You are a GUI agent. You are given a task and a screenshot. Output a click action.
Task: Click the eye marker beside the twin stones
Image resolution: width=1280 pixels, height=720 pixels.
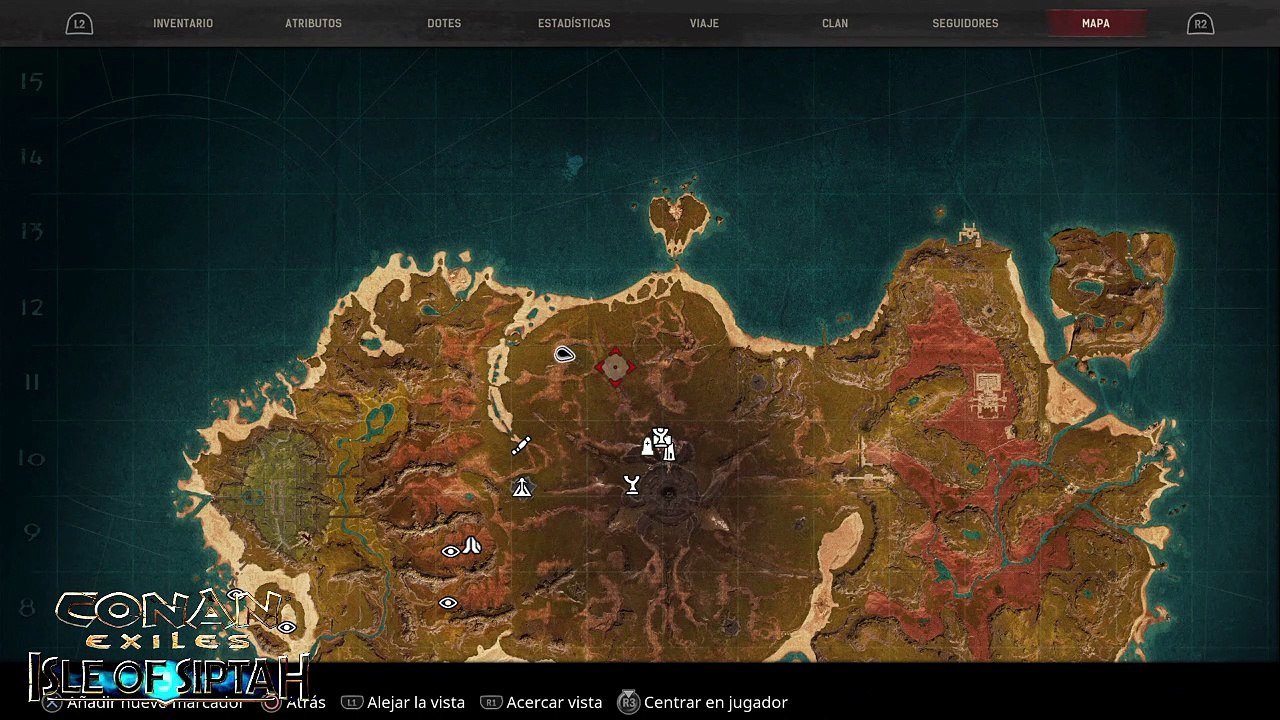pyautogui.click(x=450, y=551)
